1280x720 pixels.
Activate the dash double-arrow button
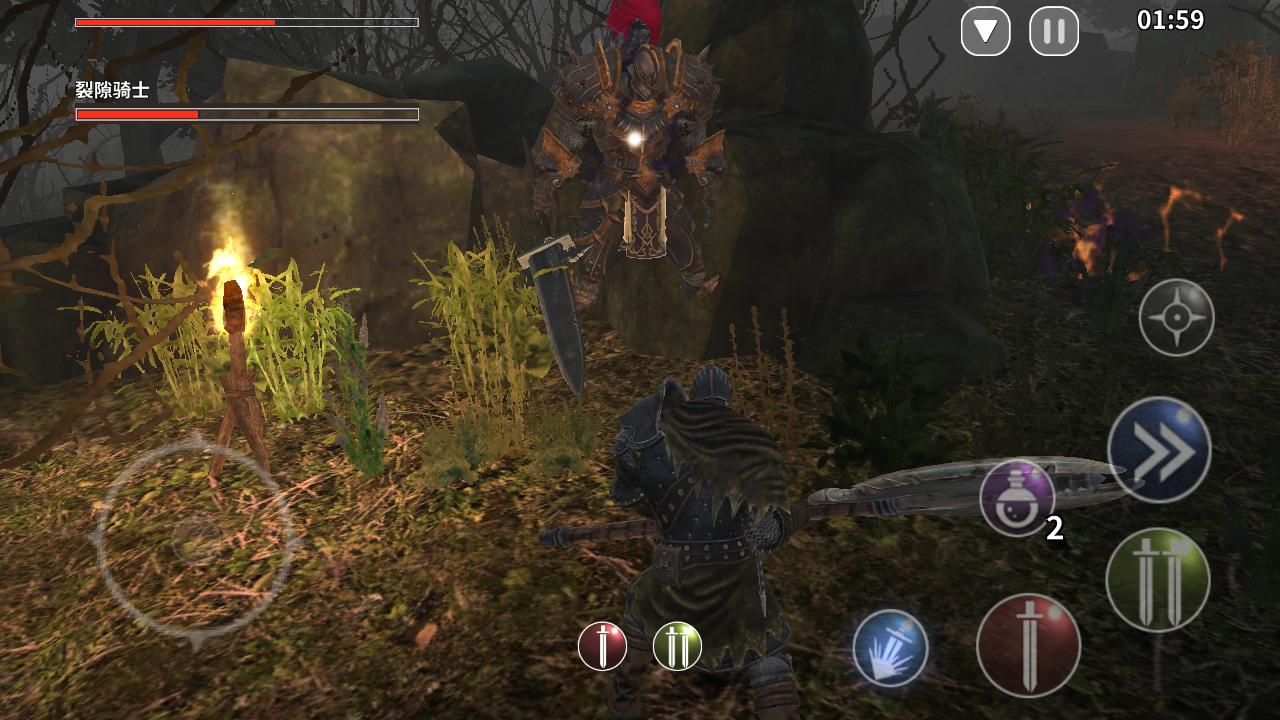1159,450
